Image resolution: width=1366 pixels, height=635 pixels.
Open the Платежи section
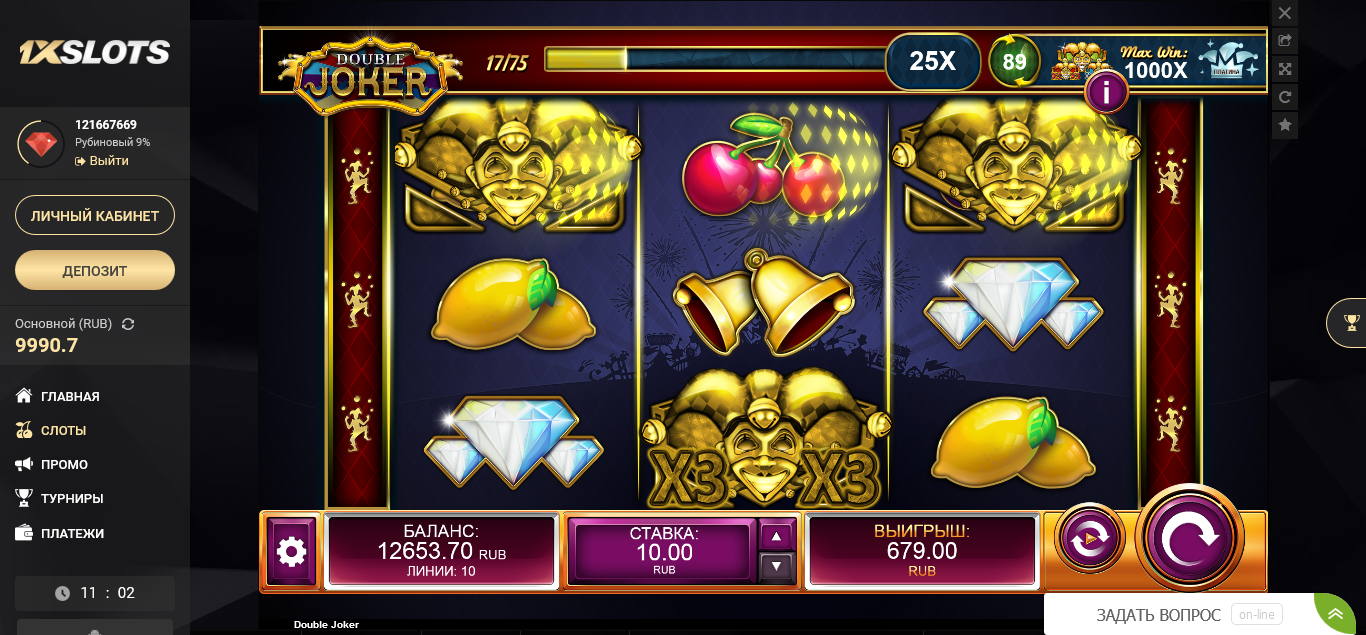(72, 534)
